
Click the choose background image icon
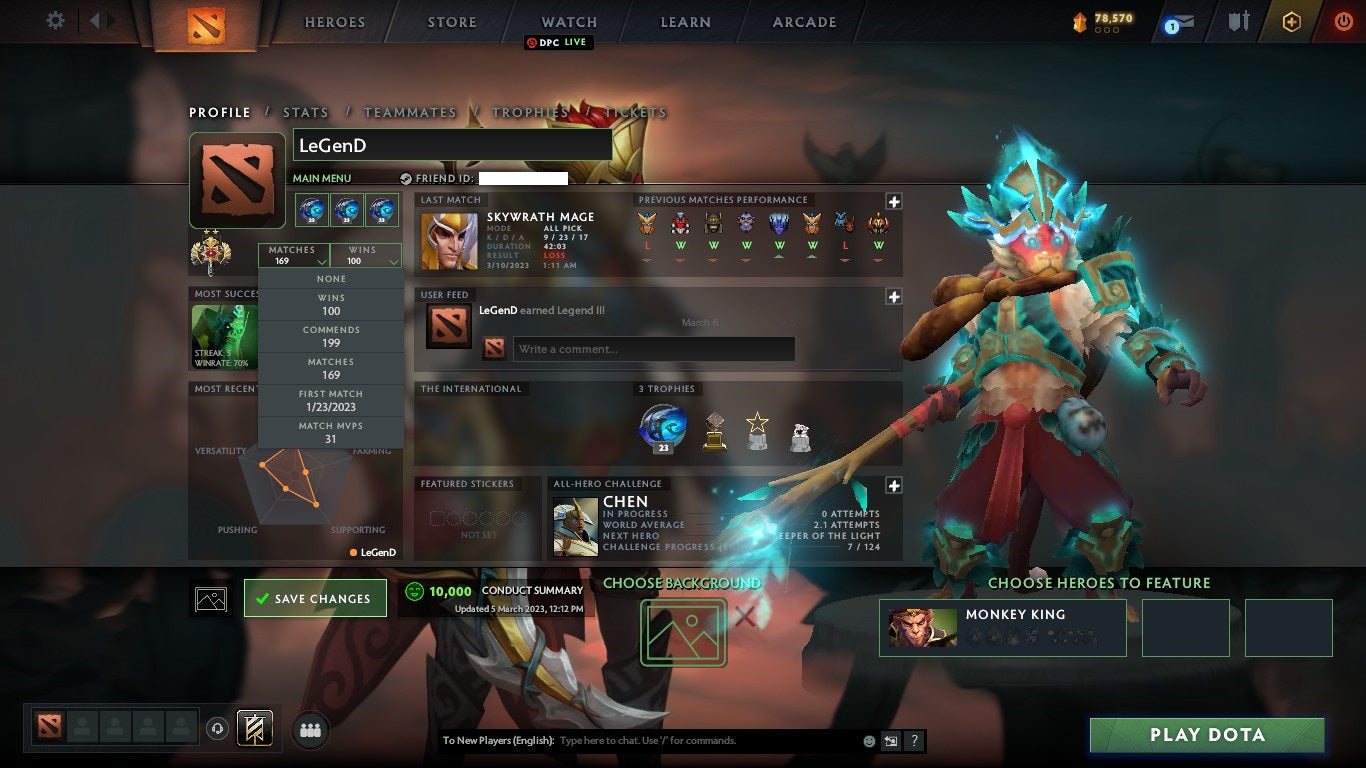click(683, 634)
